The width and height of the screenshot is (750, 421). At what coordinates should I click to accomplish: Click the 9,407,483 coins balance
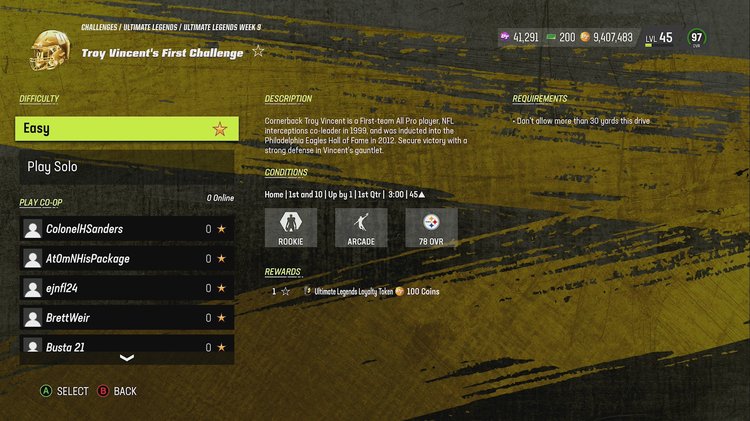coord(605,37)
